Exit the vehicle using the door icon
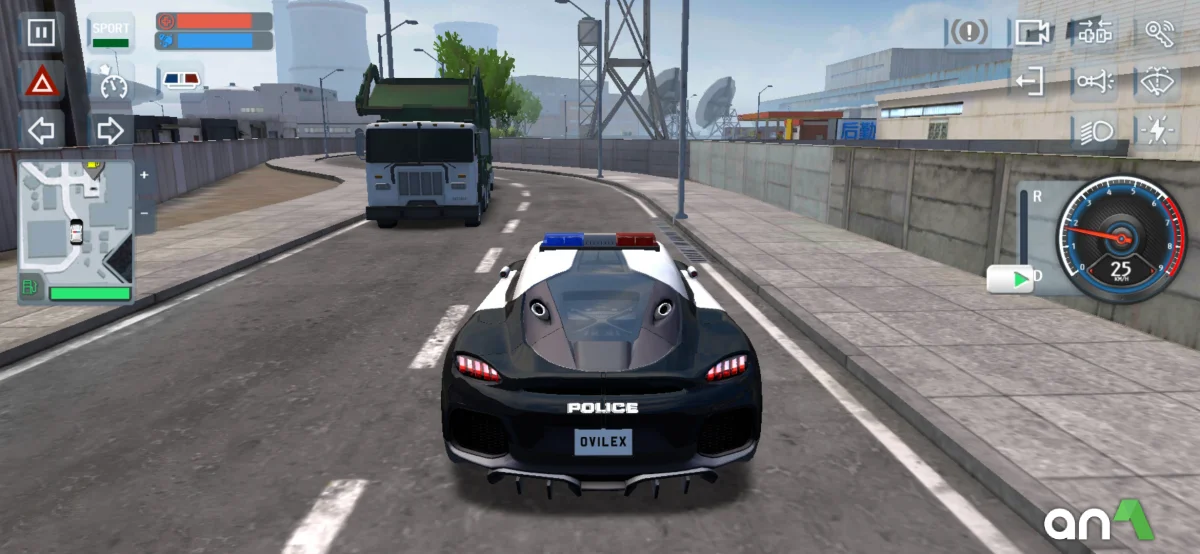1200x554 pixels. pyautogui.click(x=1029, y=81)
